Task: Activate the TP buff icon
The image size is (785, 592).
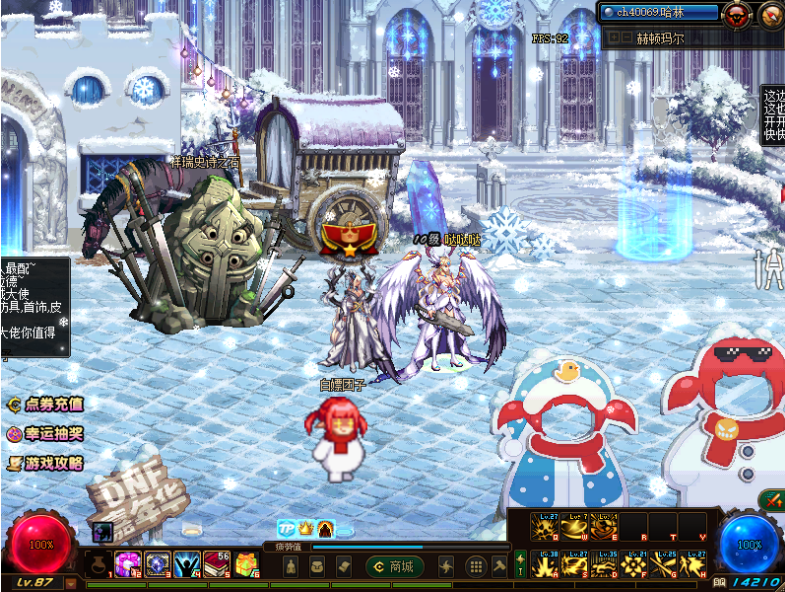Action: [x=287, y=527]
